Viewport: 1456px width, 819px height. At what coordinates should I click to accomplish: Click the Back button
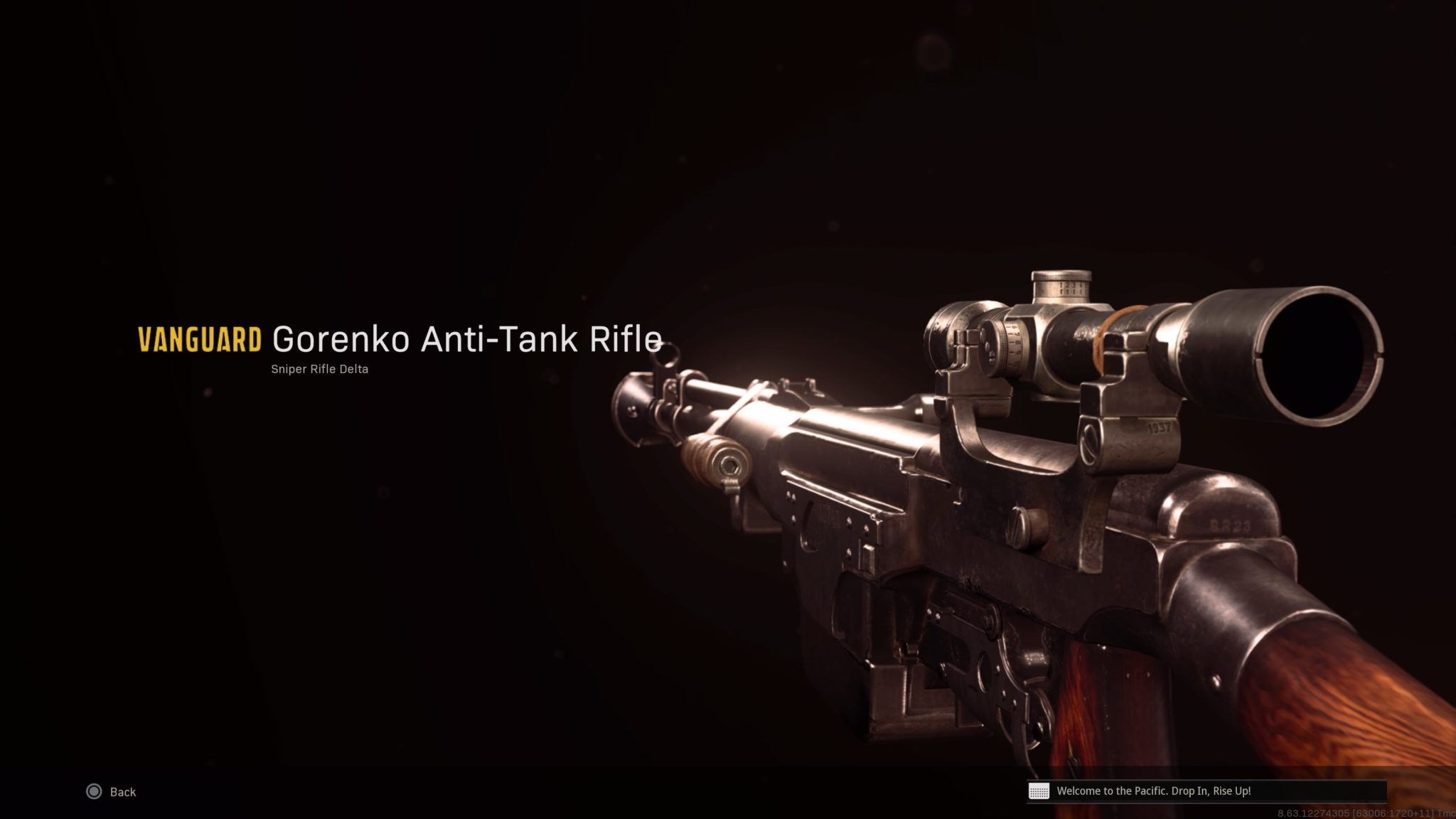point(121,791)
